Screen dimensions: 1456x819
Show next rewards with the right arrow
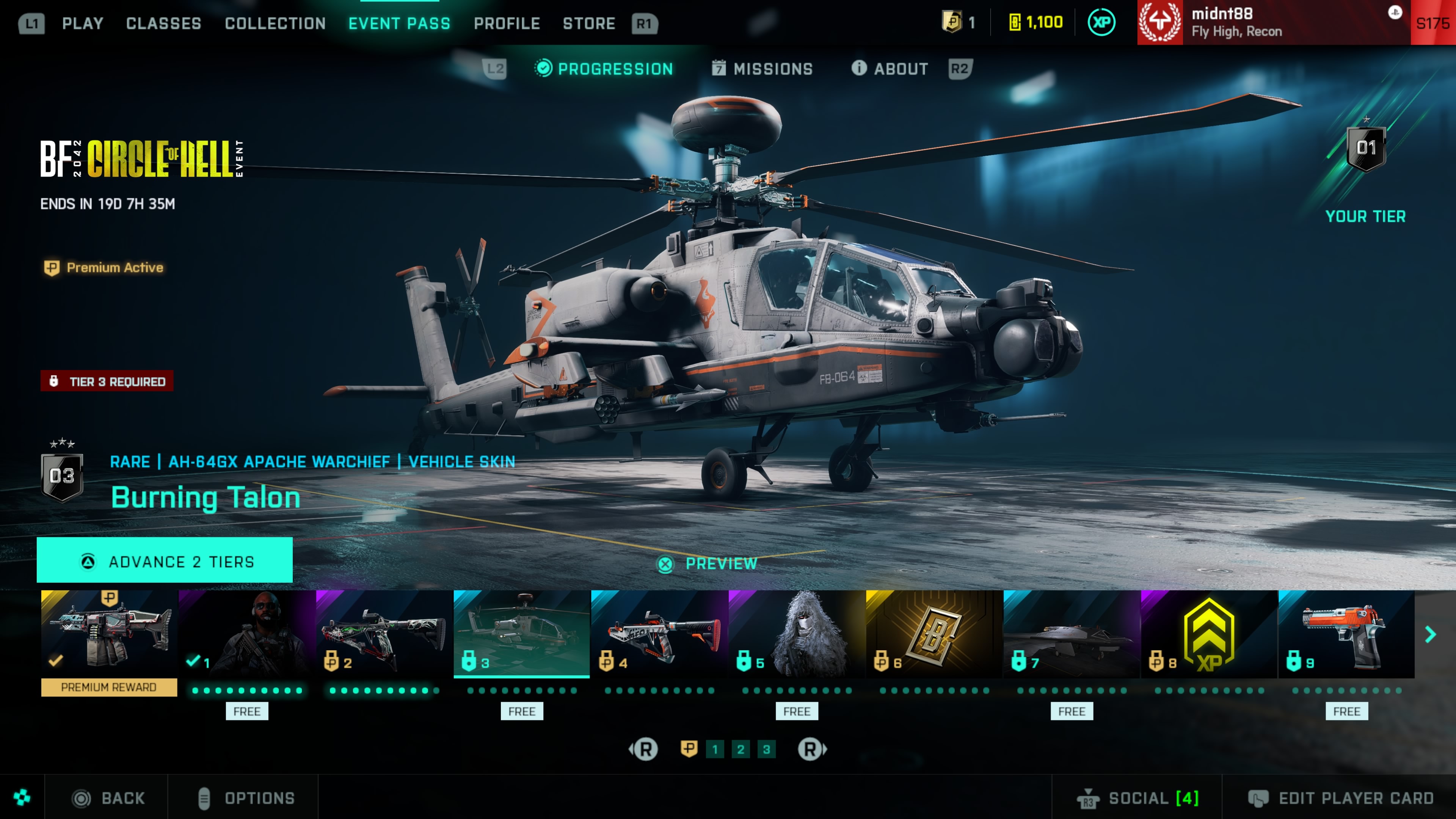pos(1431,635)
